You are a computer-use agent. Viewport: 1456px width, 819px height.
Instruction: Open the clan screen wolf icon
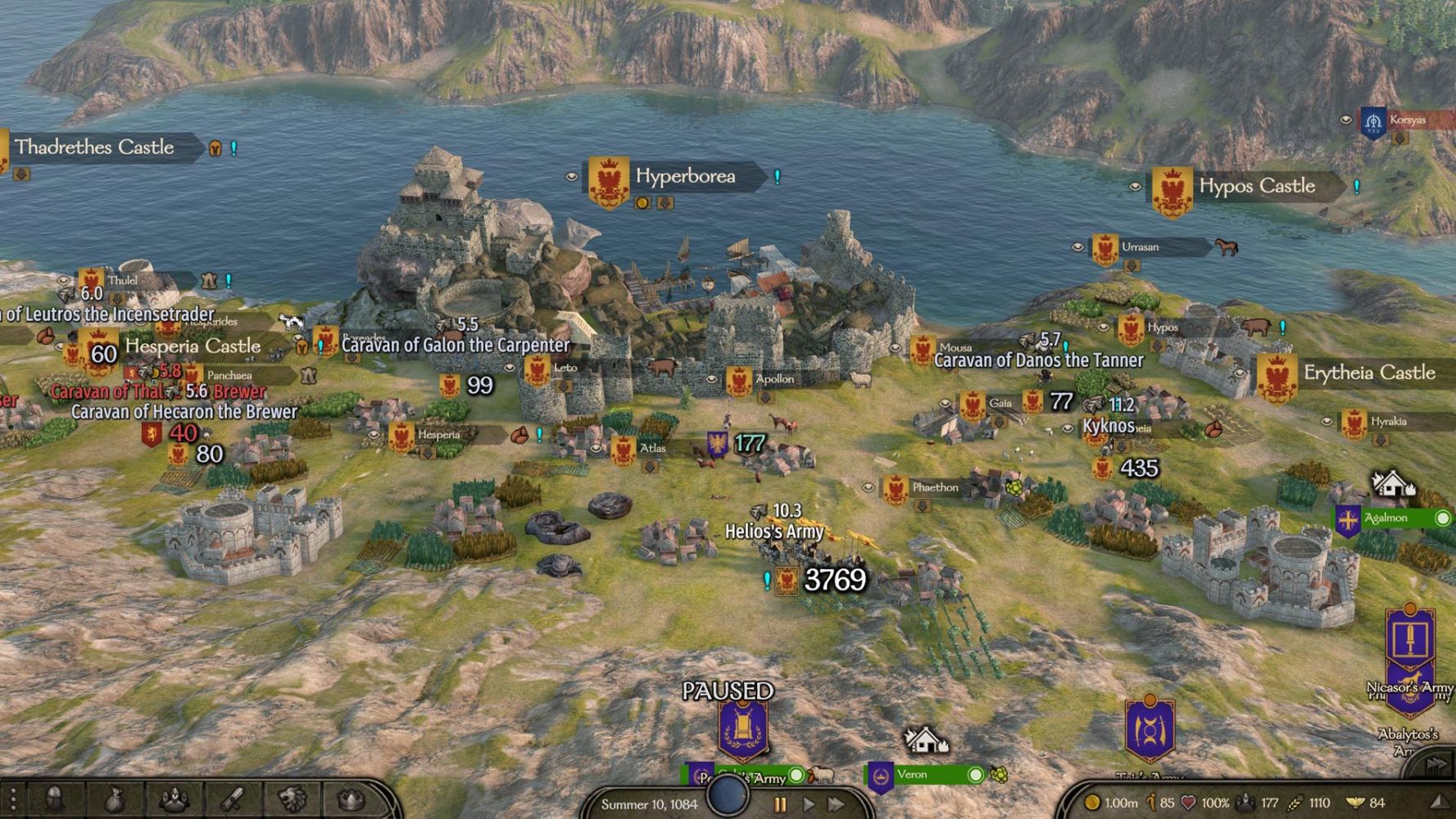click(292, 800)
